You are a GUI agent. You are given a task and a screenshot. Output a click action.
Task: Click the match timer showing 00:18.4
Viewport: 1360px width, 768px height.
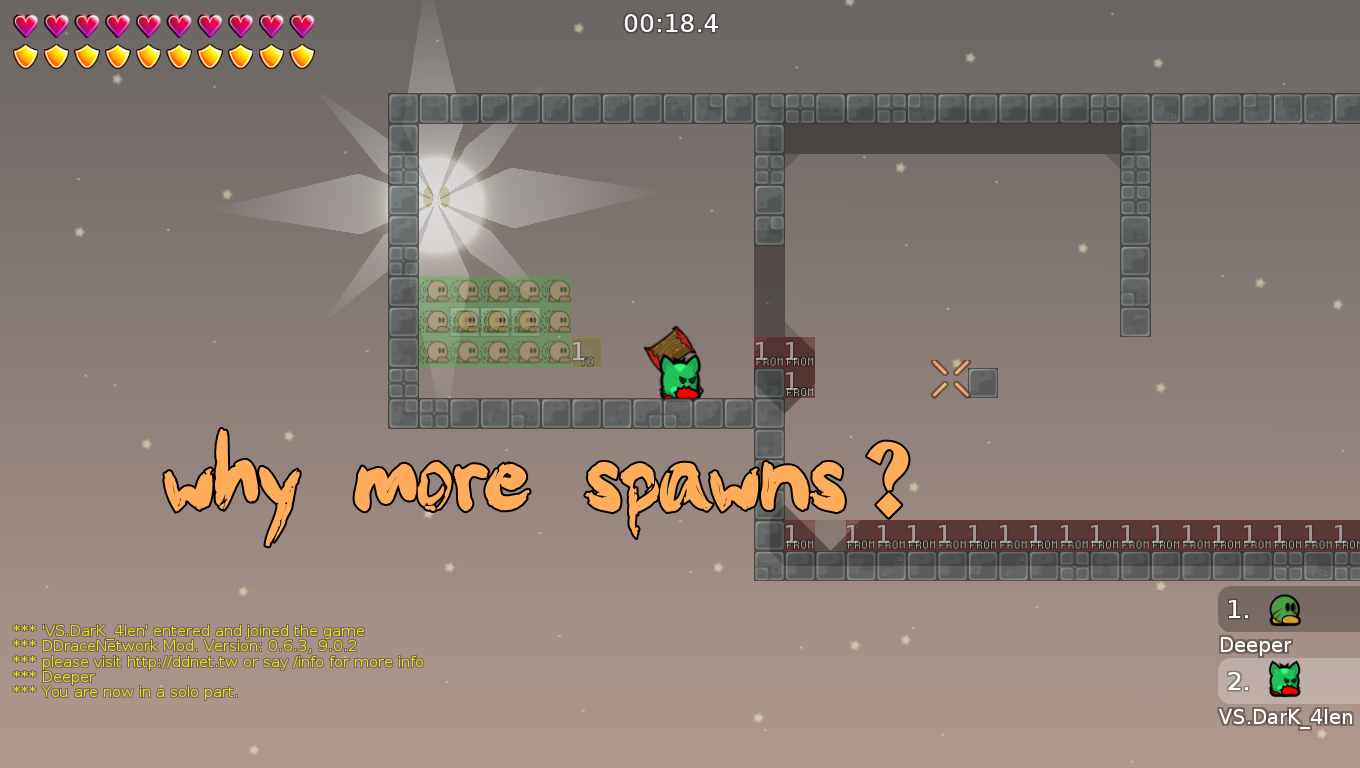click(672, 24)
